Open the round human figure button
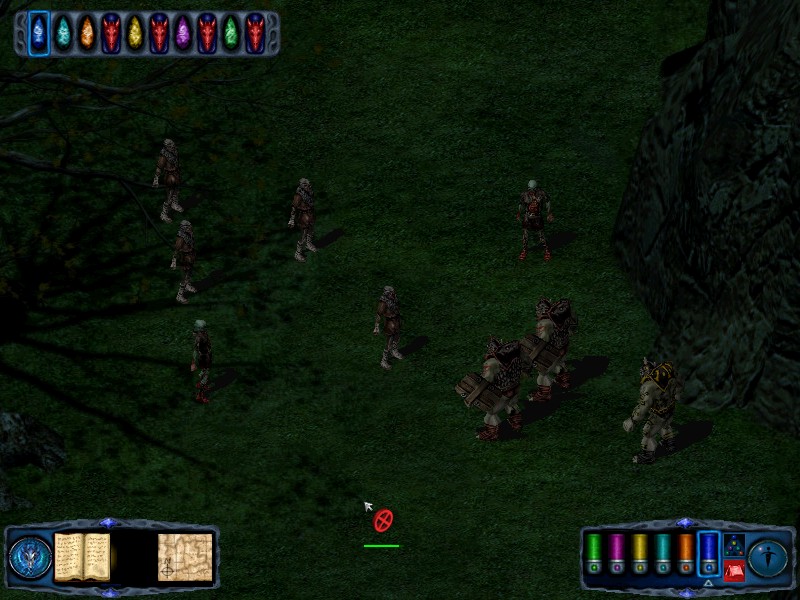800x600 pixels. 768,557
